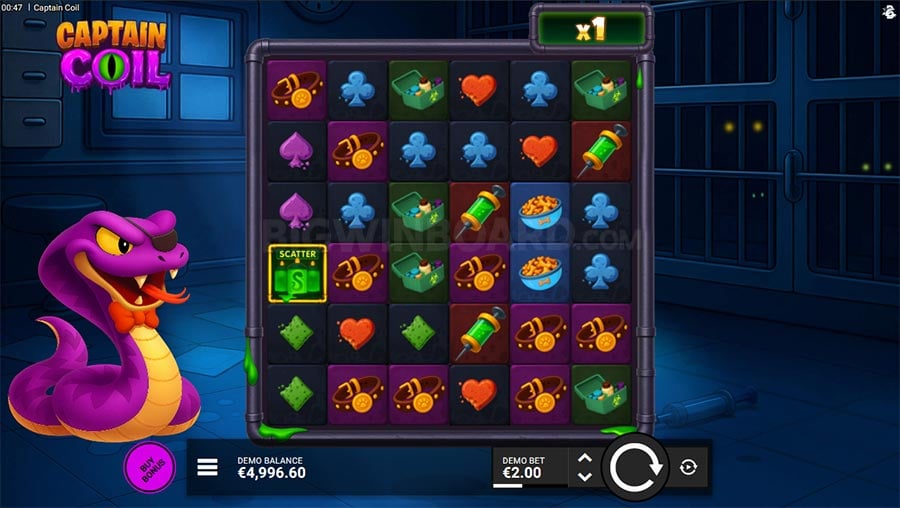The image size is (900, 508).
Task: Open the hamburger menu
Action: click(x=207, y=467)
